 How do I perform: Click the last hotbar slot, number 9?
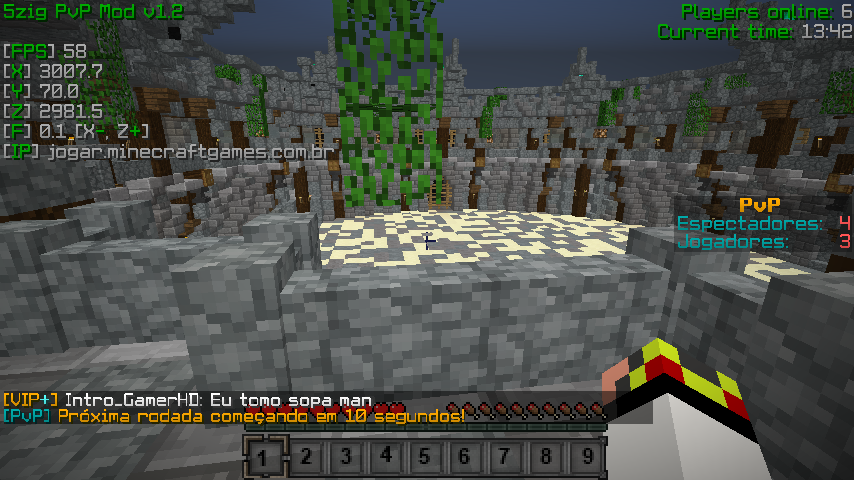[x=588, y=458]
